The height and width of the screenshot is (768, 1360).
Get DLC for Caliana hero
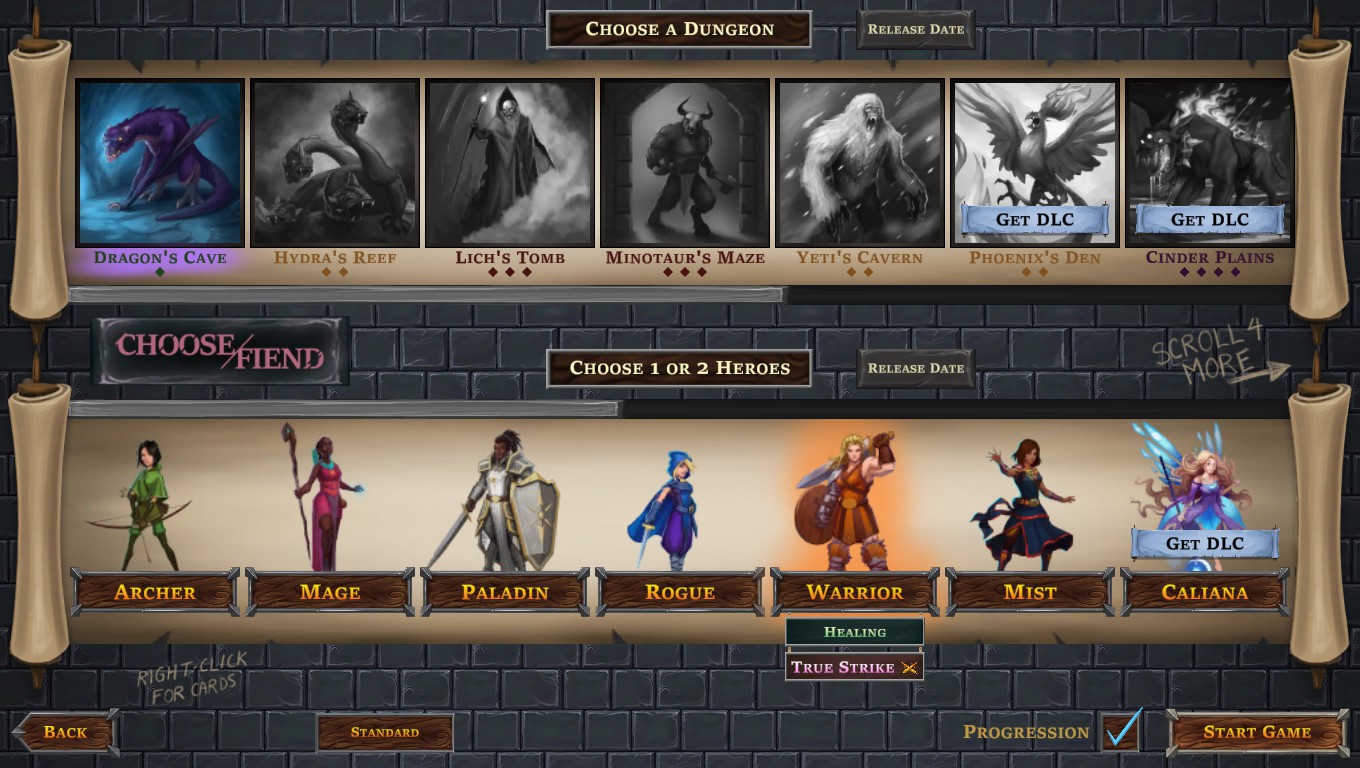(x=1205, y=544)
